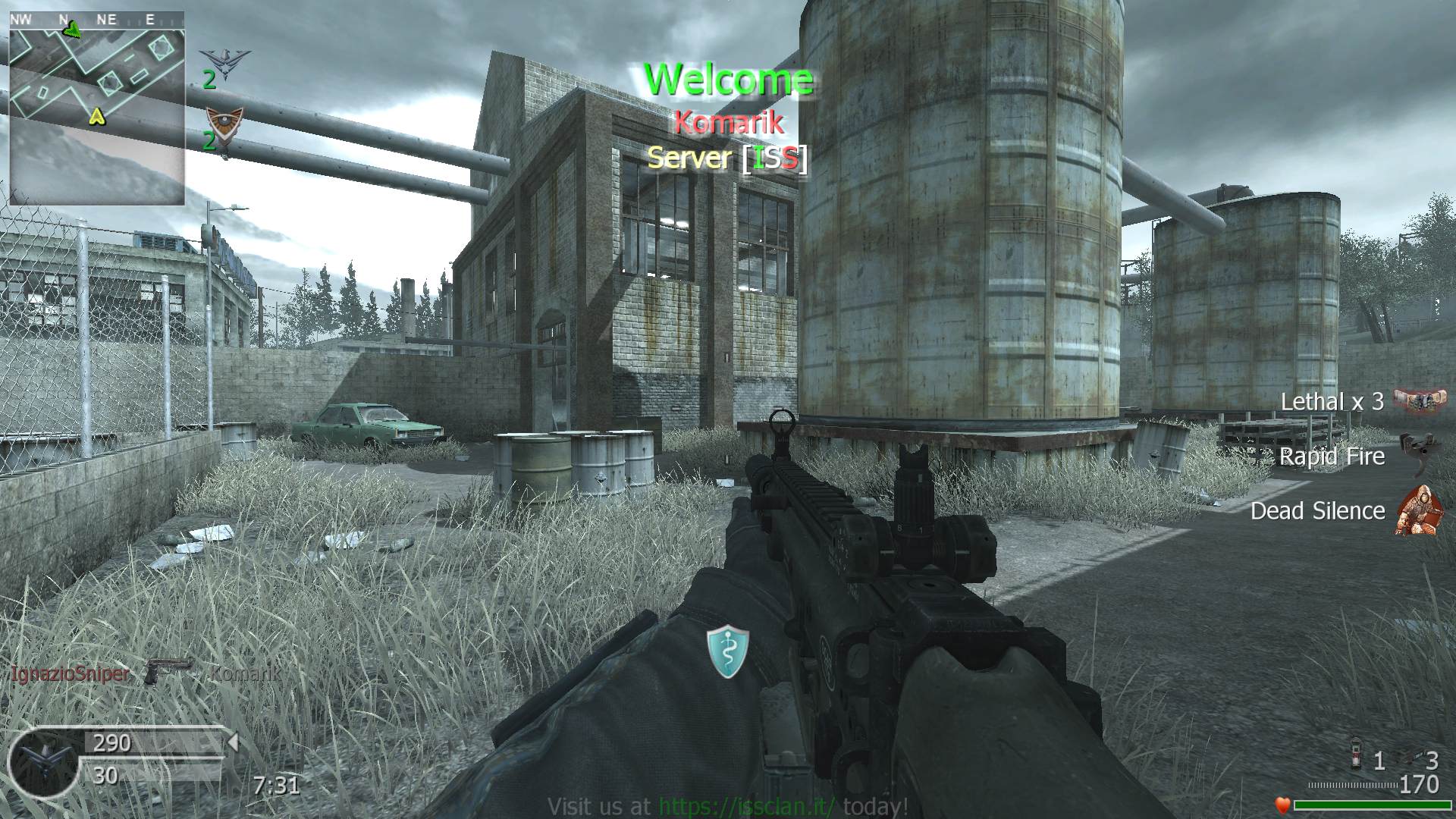This screenshot has height=819, width=1456.
Task: Click the rank emblem beside the XP counter
Action: point(42,759)
